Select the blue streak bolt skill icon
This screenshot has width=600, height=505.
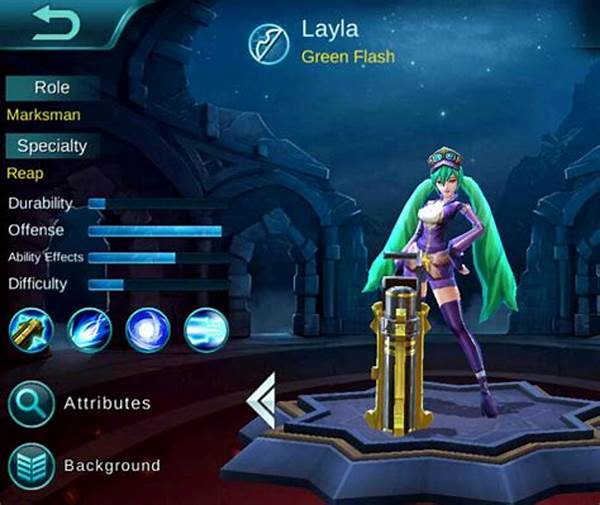tap(89, 330)
